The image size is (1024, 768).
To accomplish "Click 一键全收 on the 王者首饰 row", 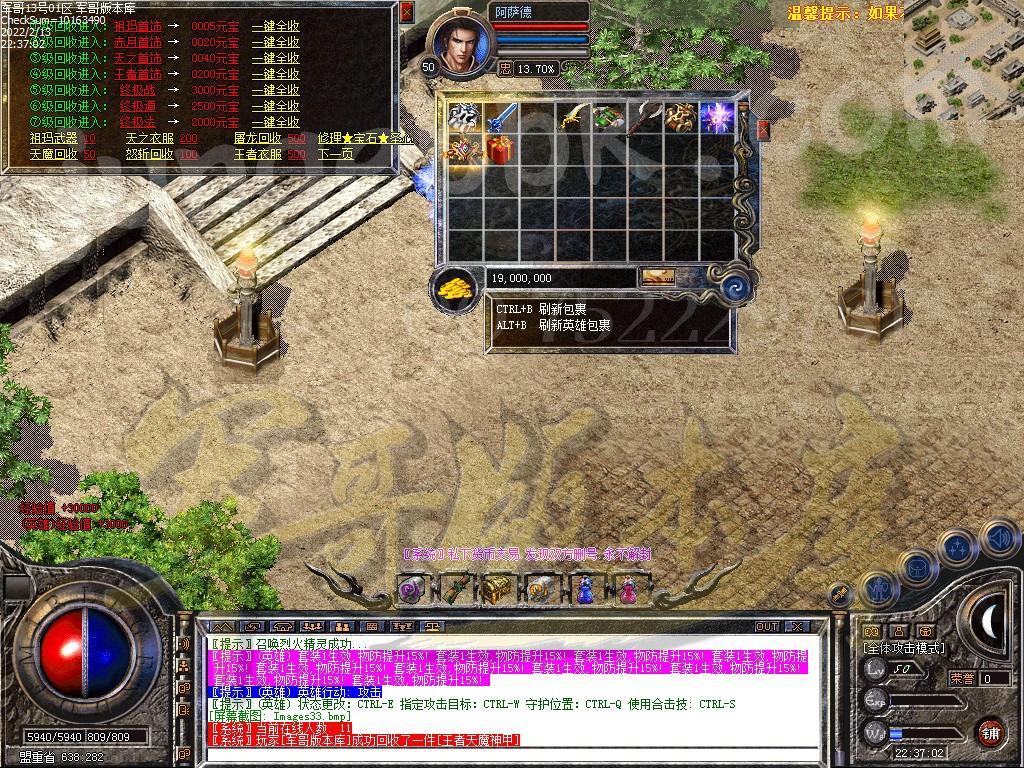I will coord(275,74).
